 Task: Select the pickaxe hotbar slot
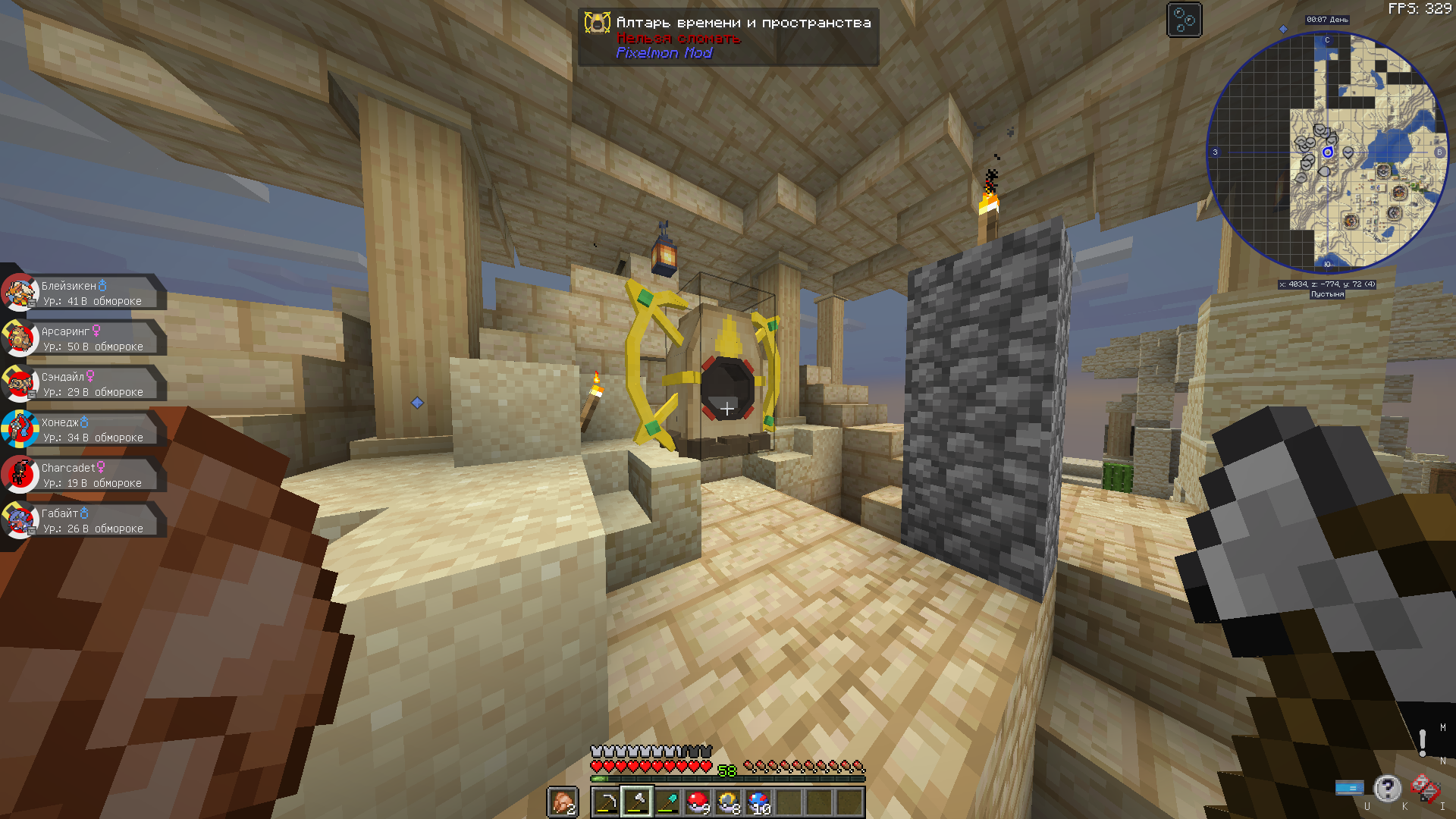[607, 802]
